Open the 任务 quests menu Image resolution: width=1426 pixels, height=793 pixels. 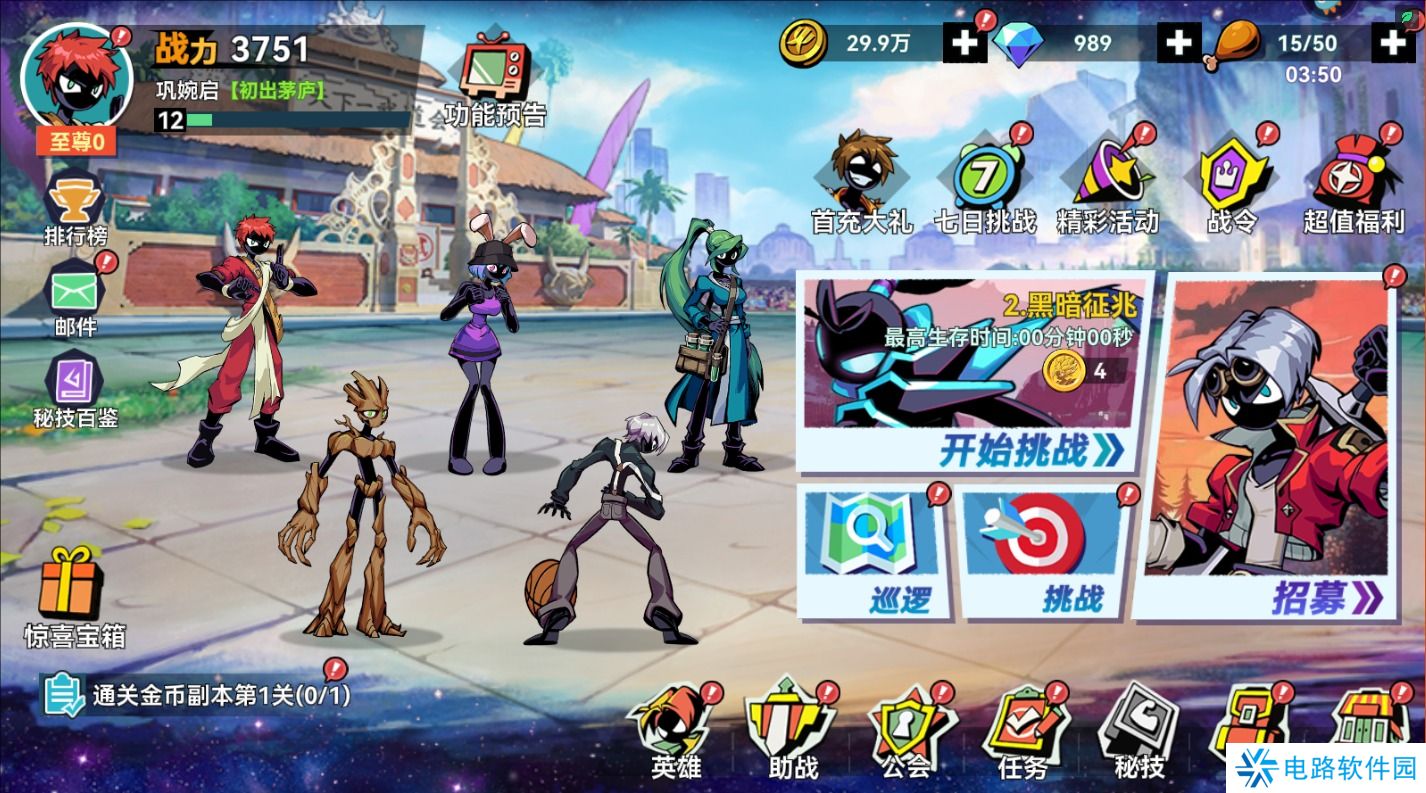click(x=1023, y=733)
